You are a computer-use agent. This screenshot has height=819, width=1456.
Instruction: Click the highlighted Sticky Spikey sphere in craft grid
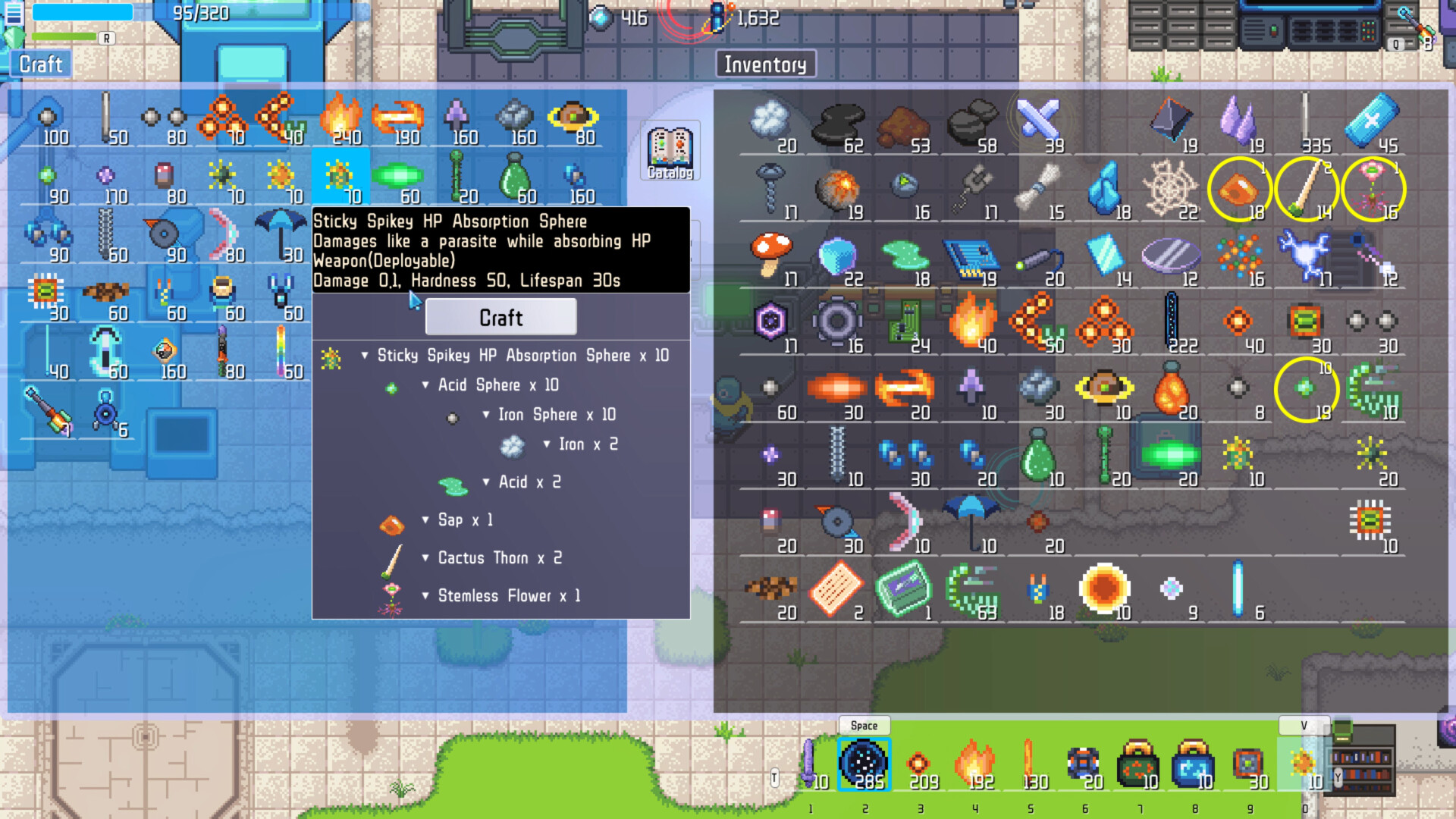[x=340, y=174]
